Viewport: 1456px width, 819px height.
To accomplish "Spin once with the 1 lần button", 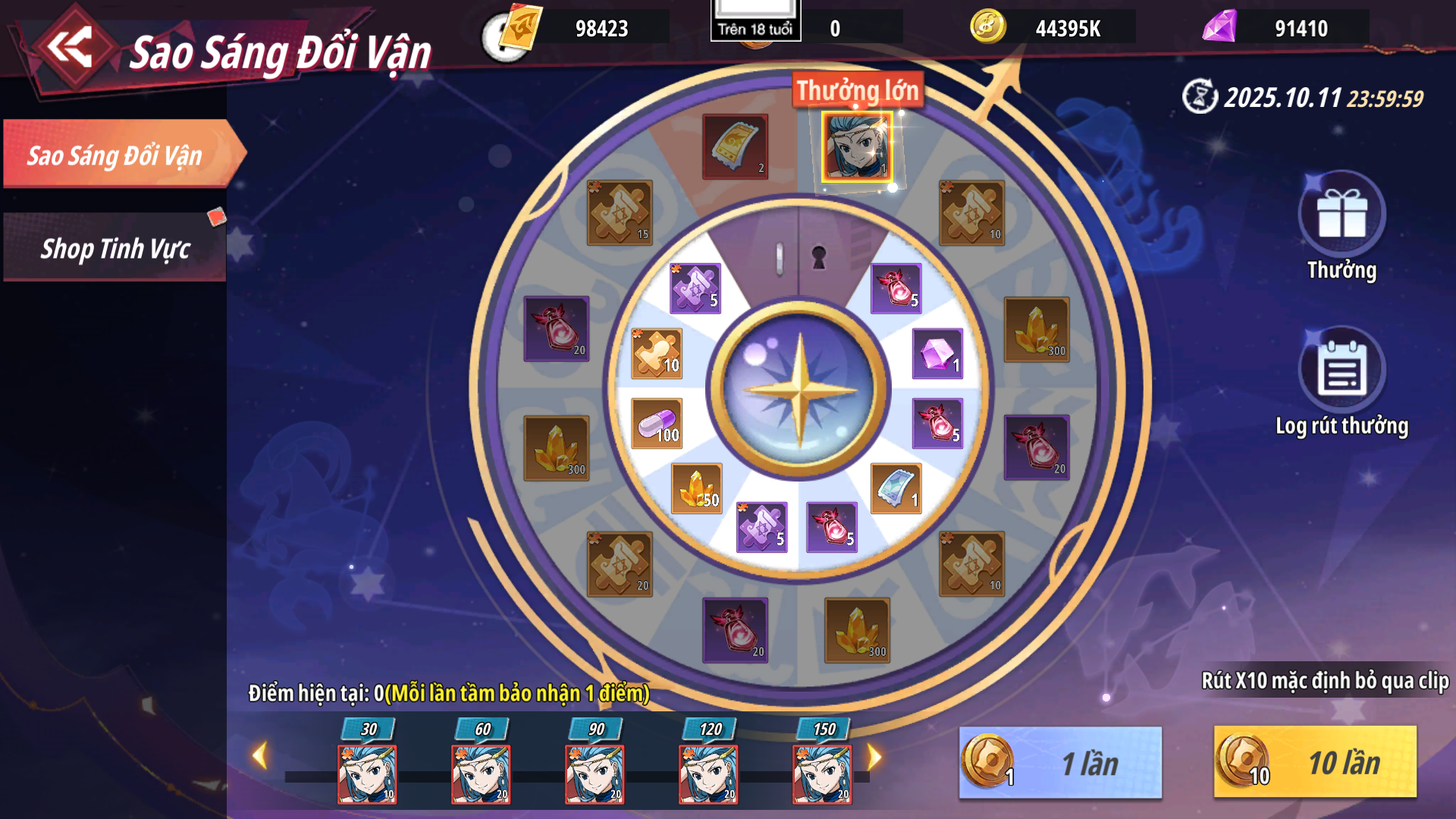I will coord(1060,763).
